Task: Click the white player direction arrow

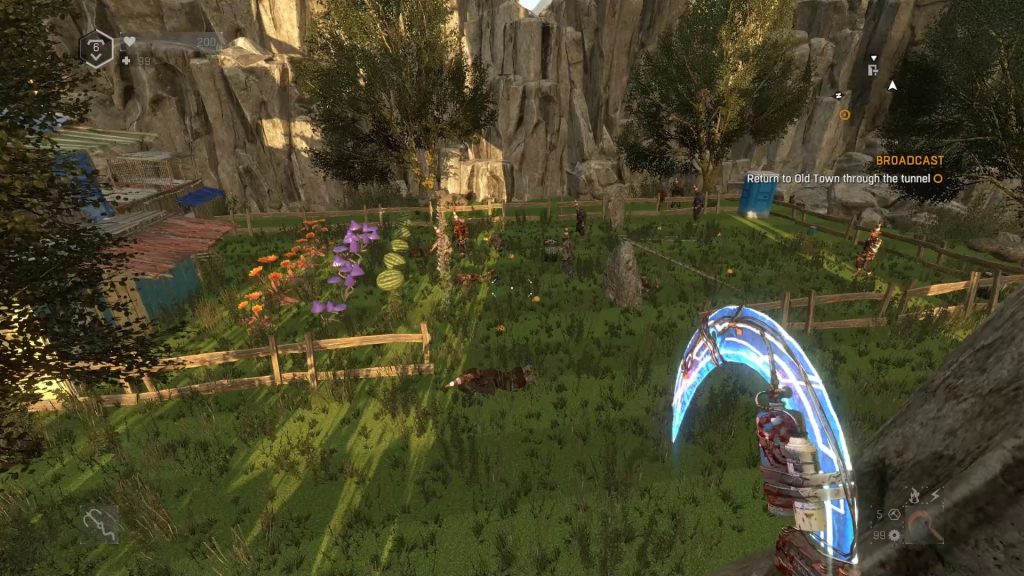Action: click(893, 85)
